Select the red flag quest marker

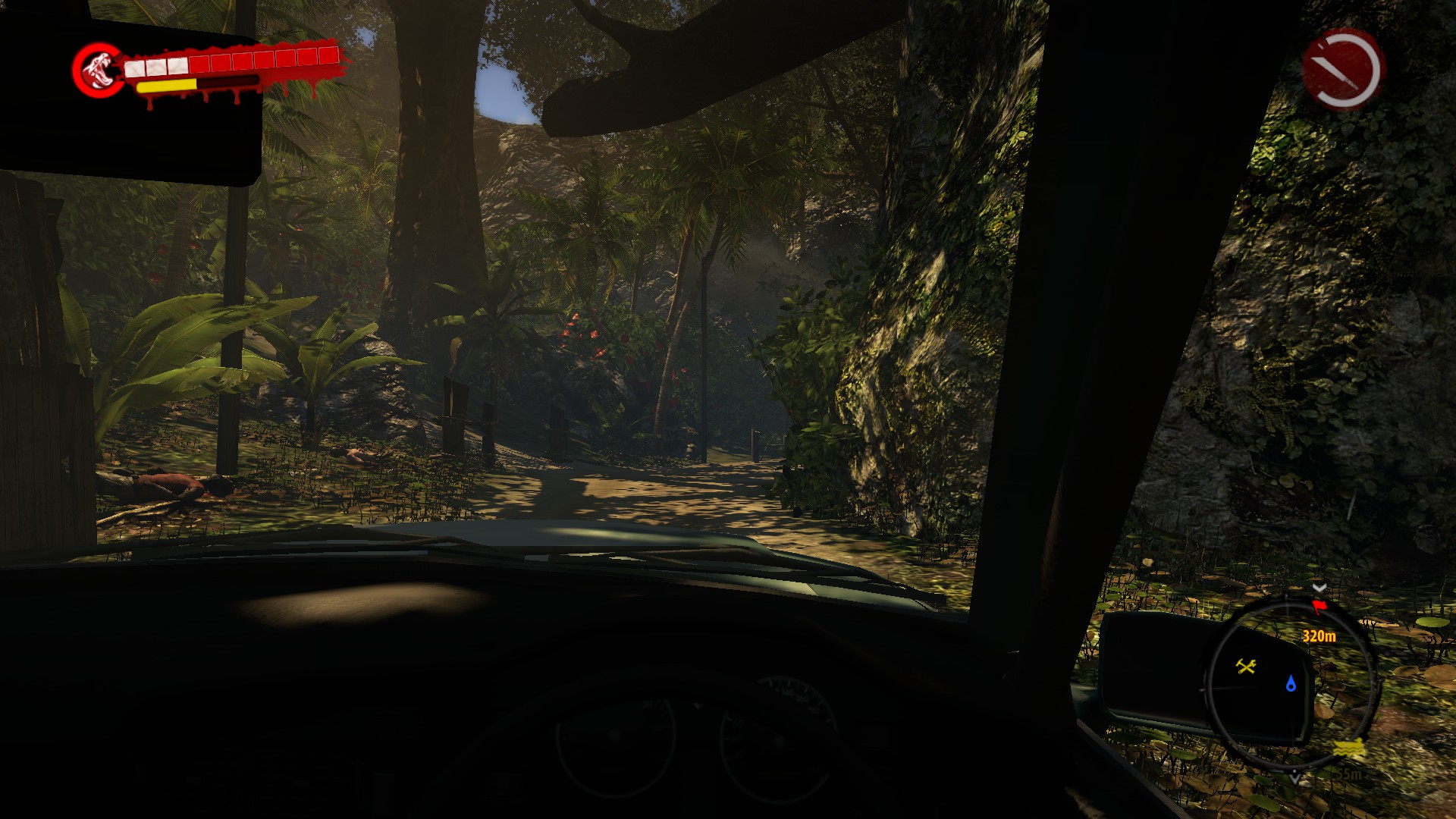pos(1319,607)
